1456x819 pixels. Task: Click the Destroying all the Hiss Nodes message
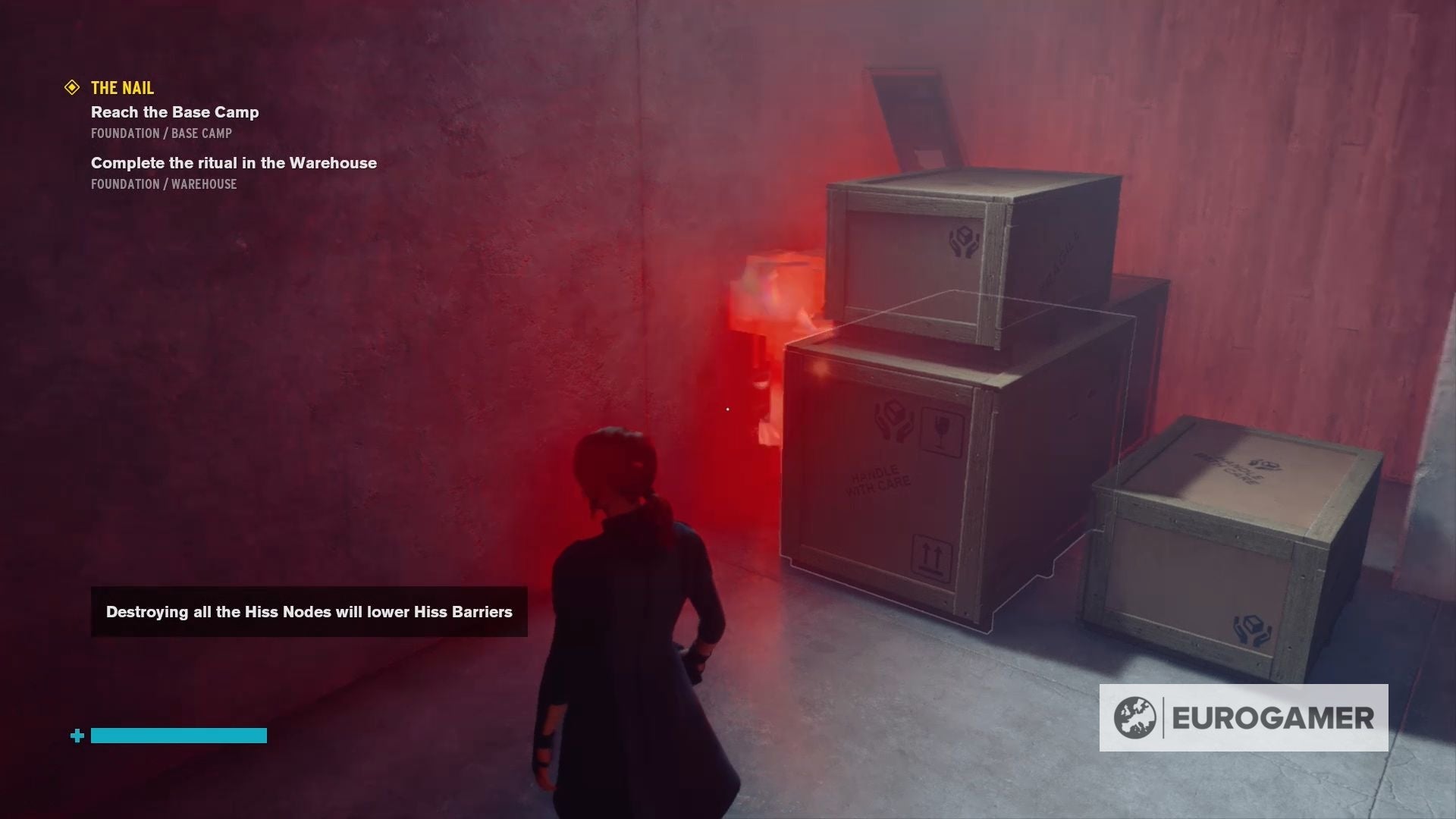[309, 611]
